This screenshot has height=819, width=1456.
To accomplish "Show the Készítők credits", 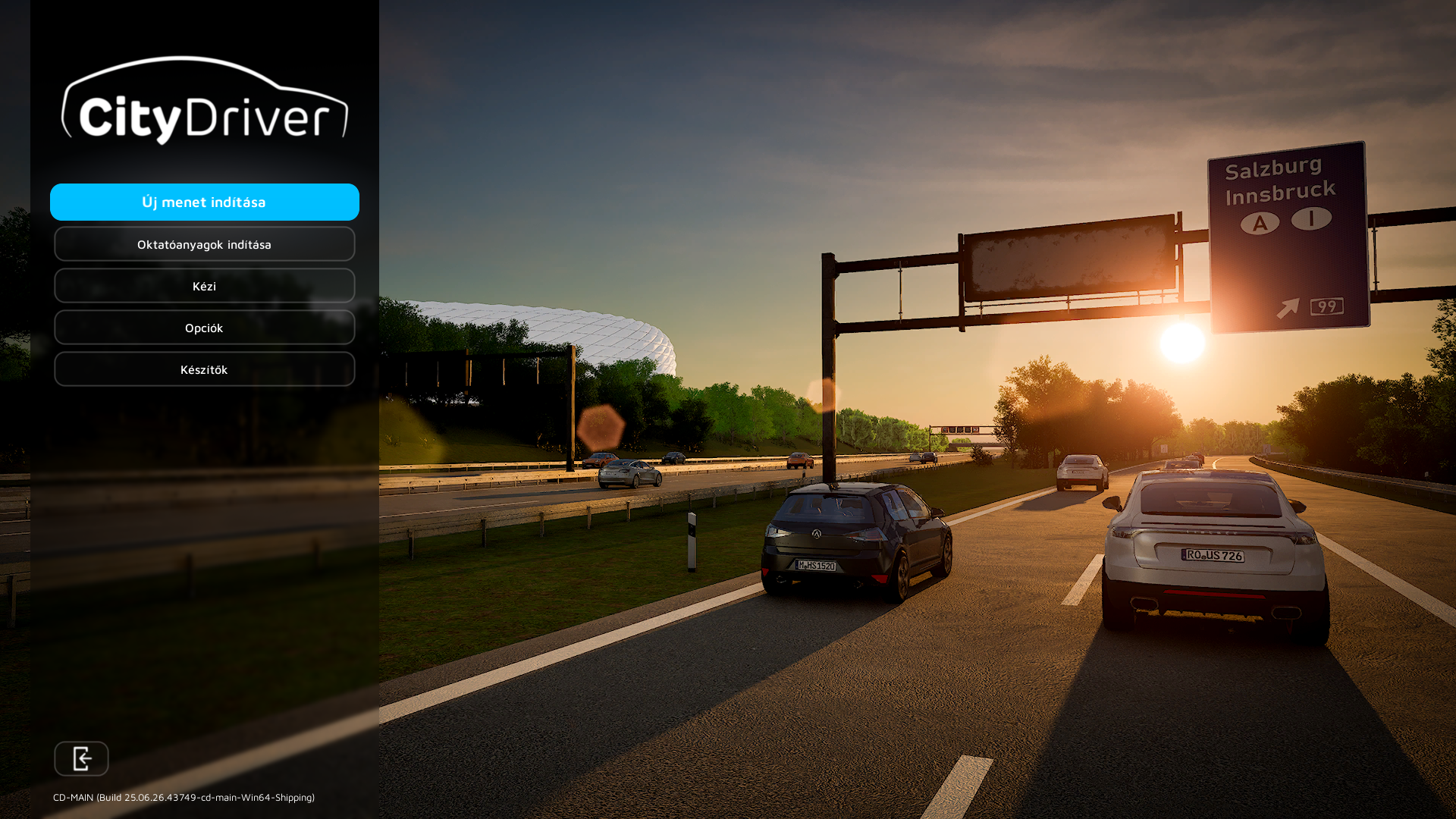I will click(x=204, y=369).
